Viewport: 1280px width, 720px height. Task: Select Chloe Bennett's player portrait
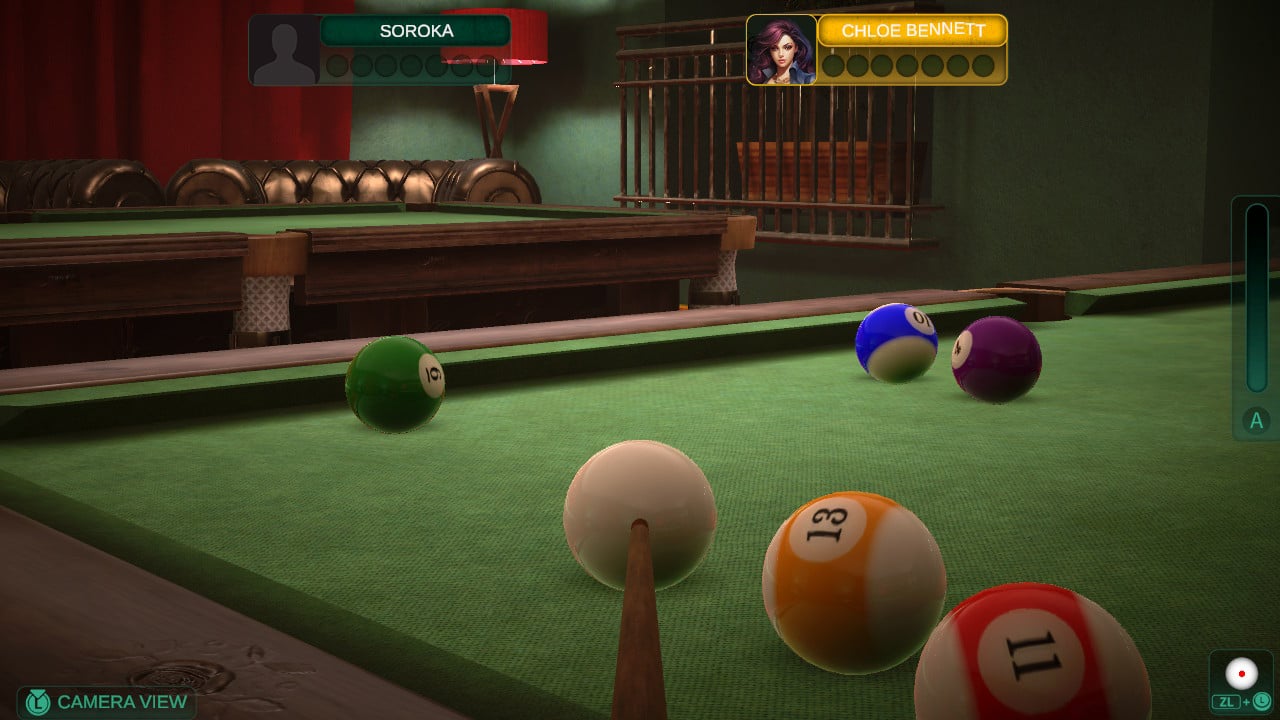pyautogui.click(x=781, y=50)
